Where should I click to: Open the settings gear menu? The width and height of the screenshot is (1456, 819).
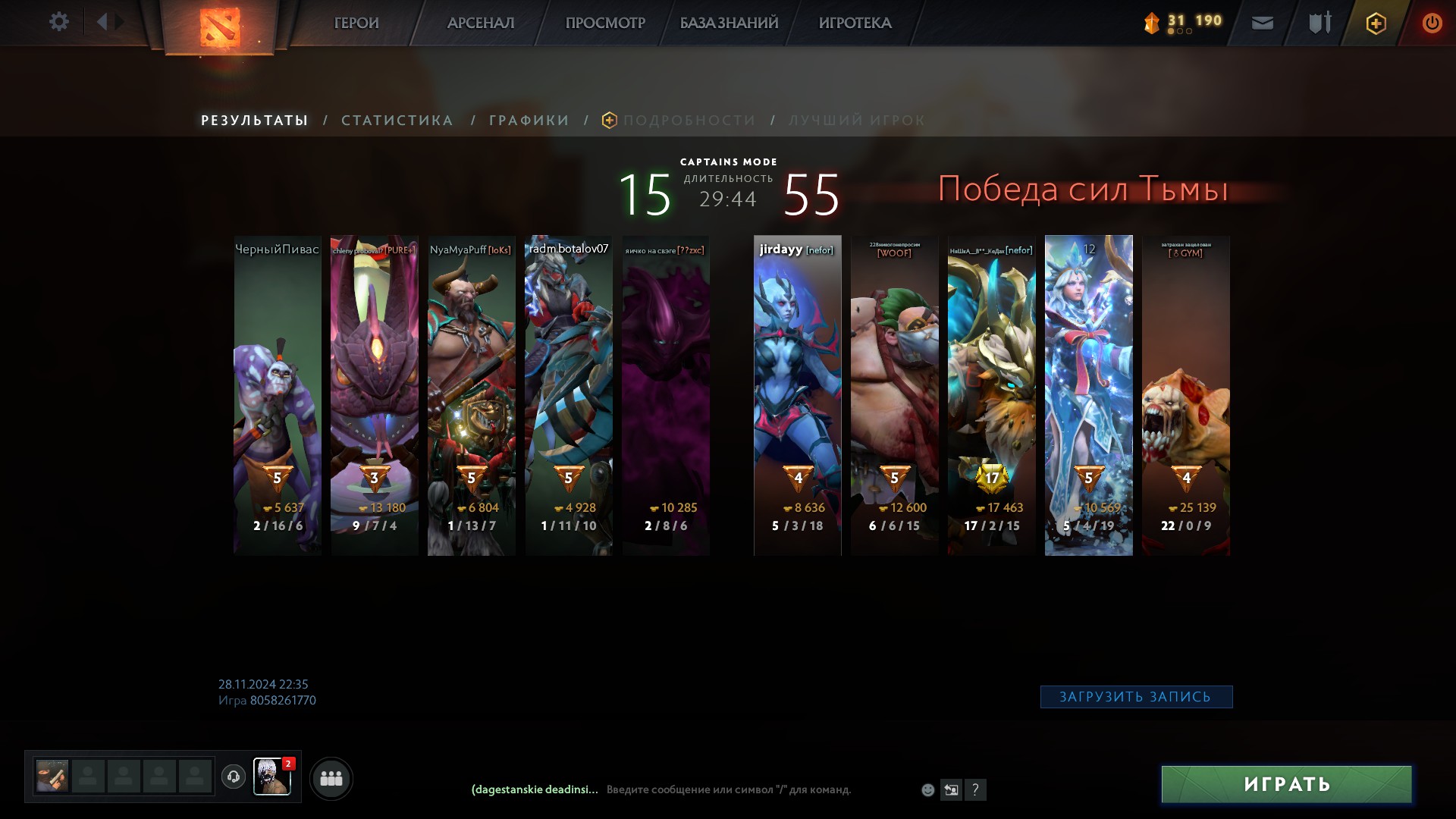point(58,22)
